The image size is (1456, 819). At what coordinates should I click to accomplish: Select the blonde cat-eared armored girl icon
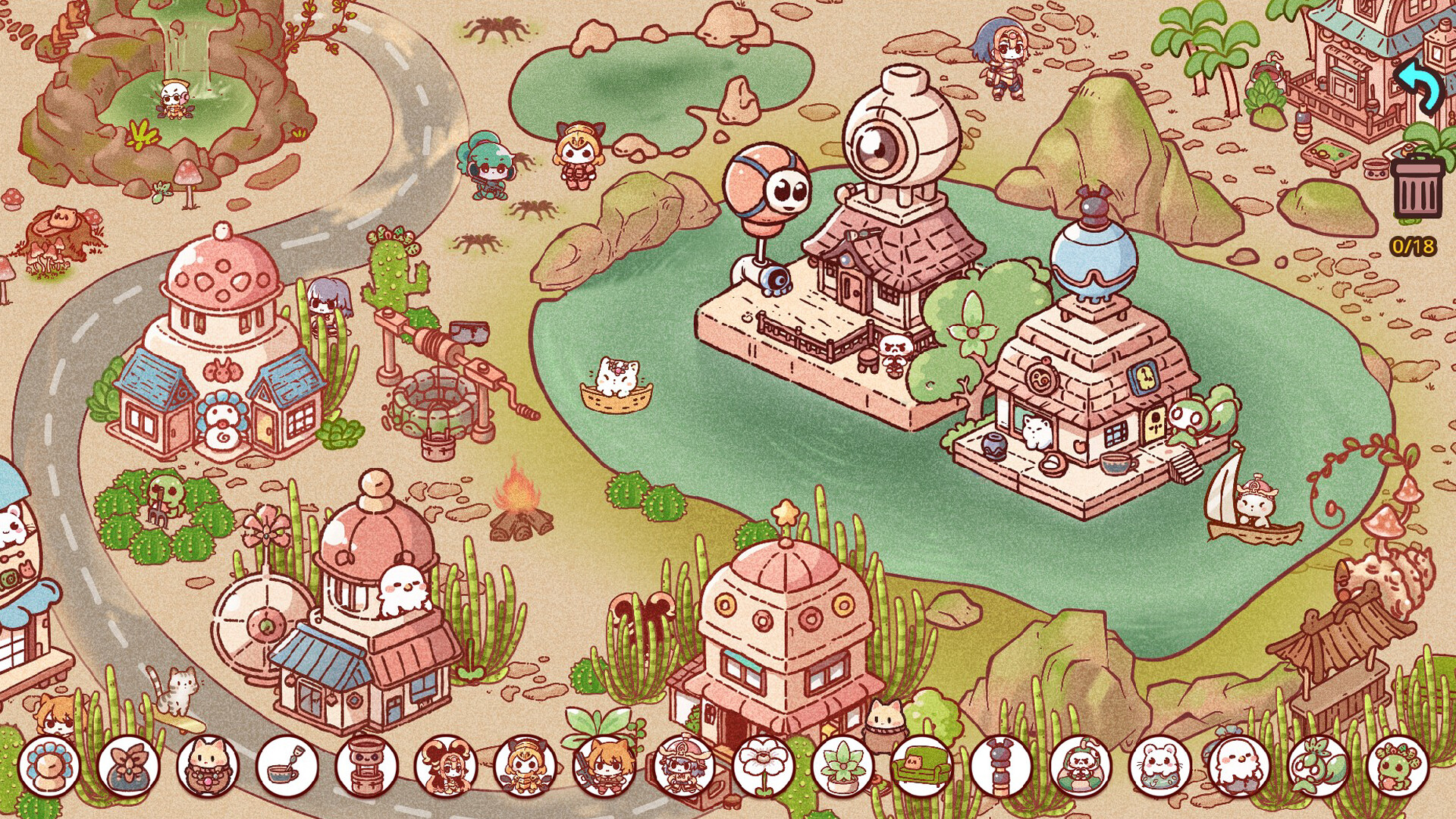pos(526,766)
